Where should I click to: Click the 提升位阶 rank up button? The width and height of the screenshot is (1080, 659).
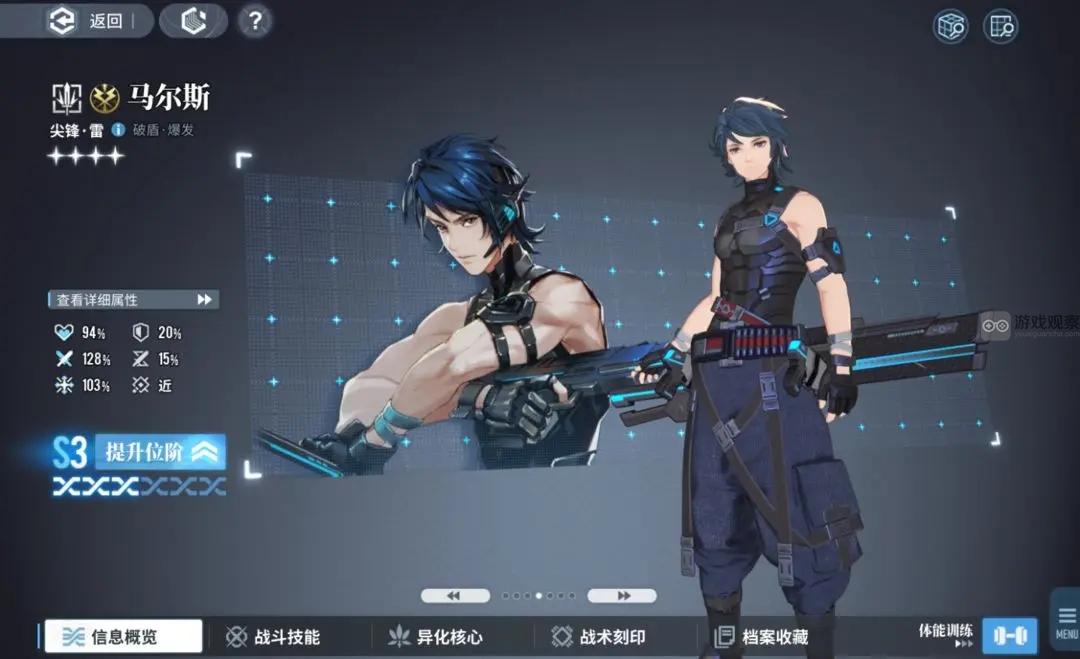click(162, 452)
